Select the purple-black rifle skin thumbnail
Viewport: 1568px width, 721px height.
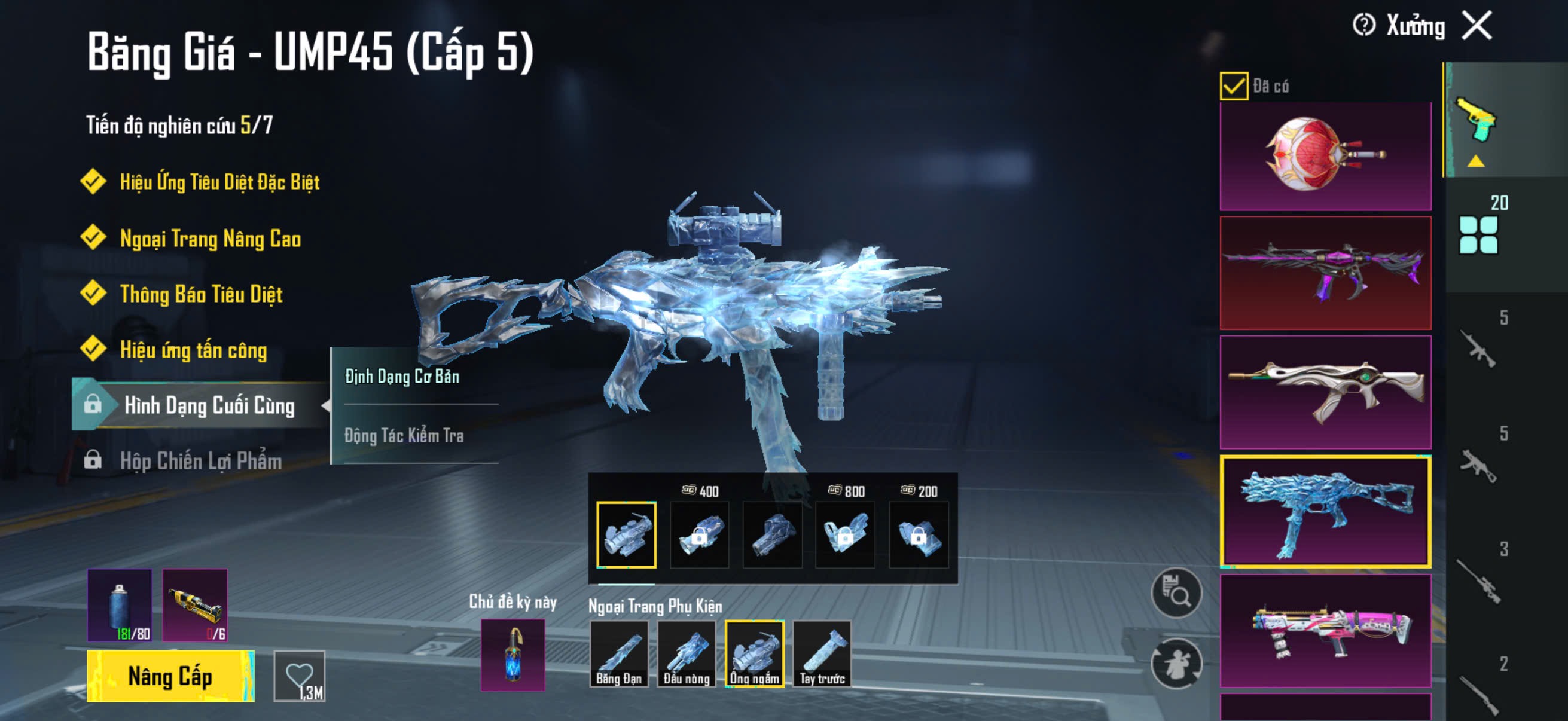click(x=1325, y=273)
